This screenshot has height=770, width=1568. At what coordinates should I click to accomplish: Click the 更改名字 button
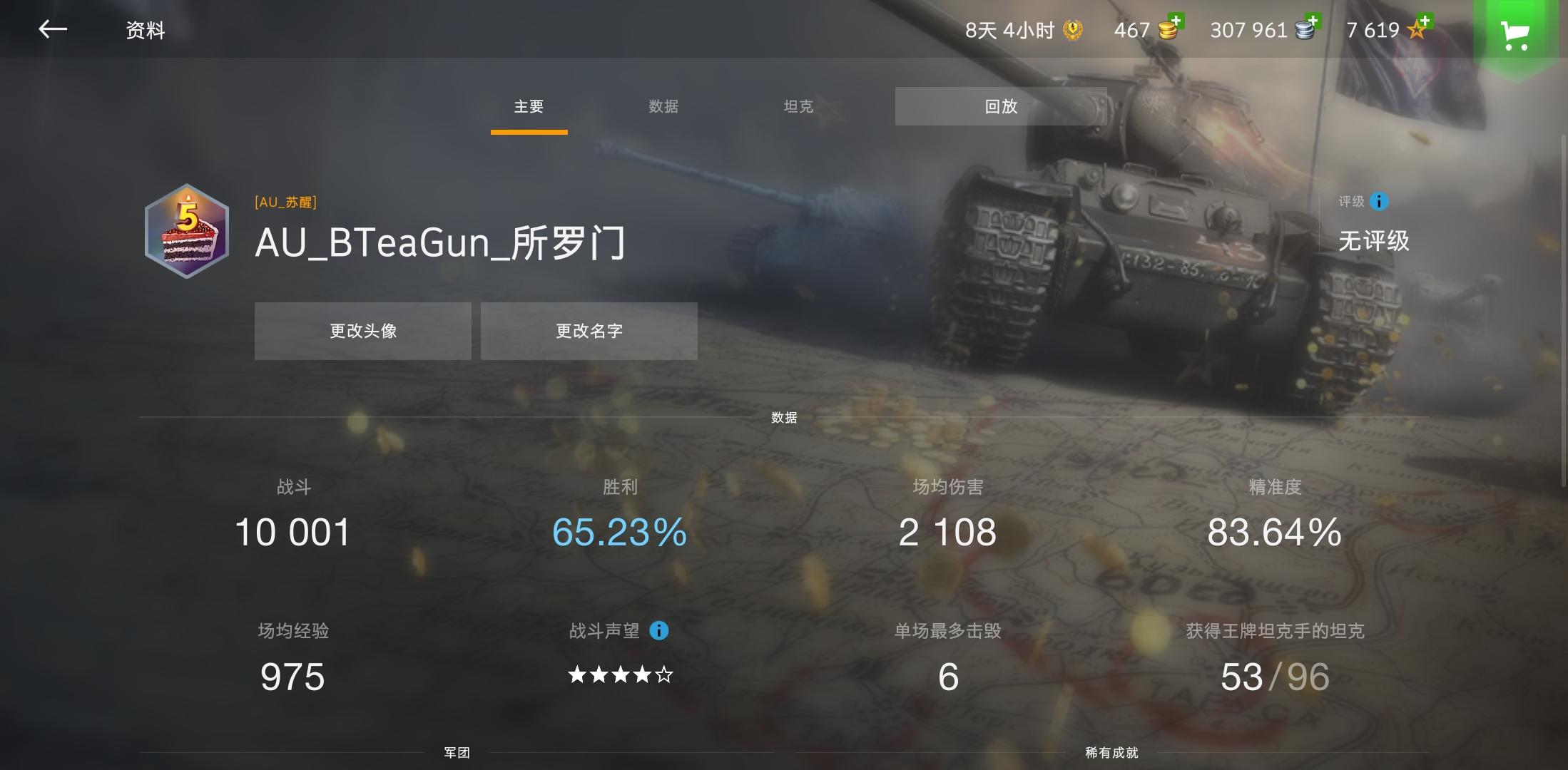589,330
